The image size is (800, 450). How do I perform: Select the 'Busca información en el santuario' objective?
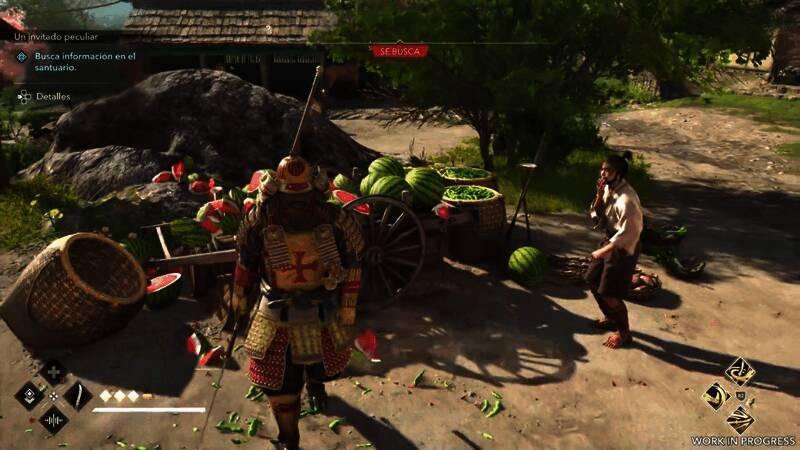coord(78,61)
